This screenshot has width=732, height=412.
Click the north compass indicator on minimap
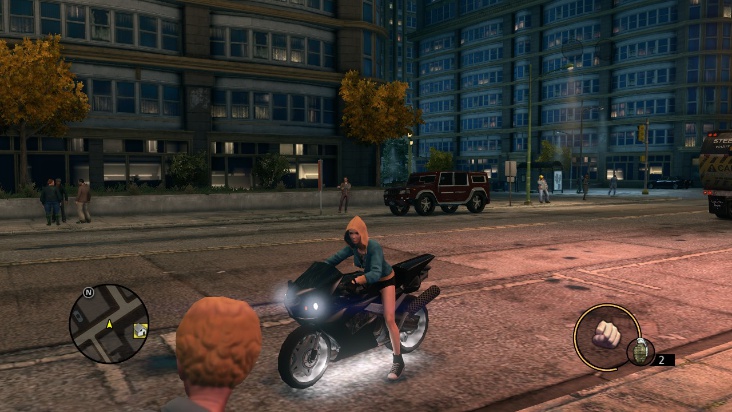[88, 292]
